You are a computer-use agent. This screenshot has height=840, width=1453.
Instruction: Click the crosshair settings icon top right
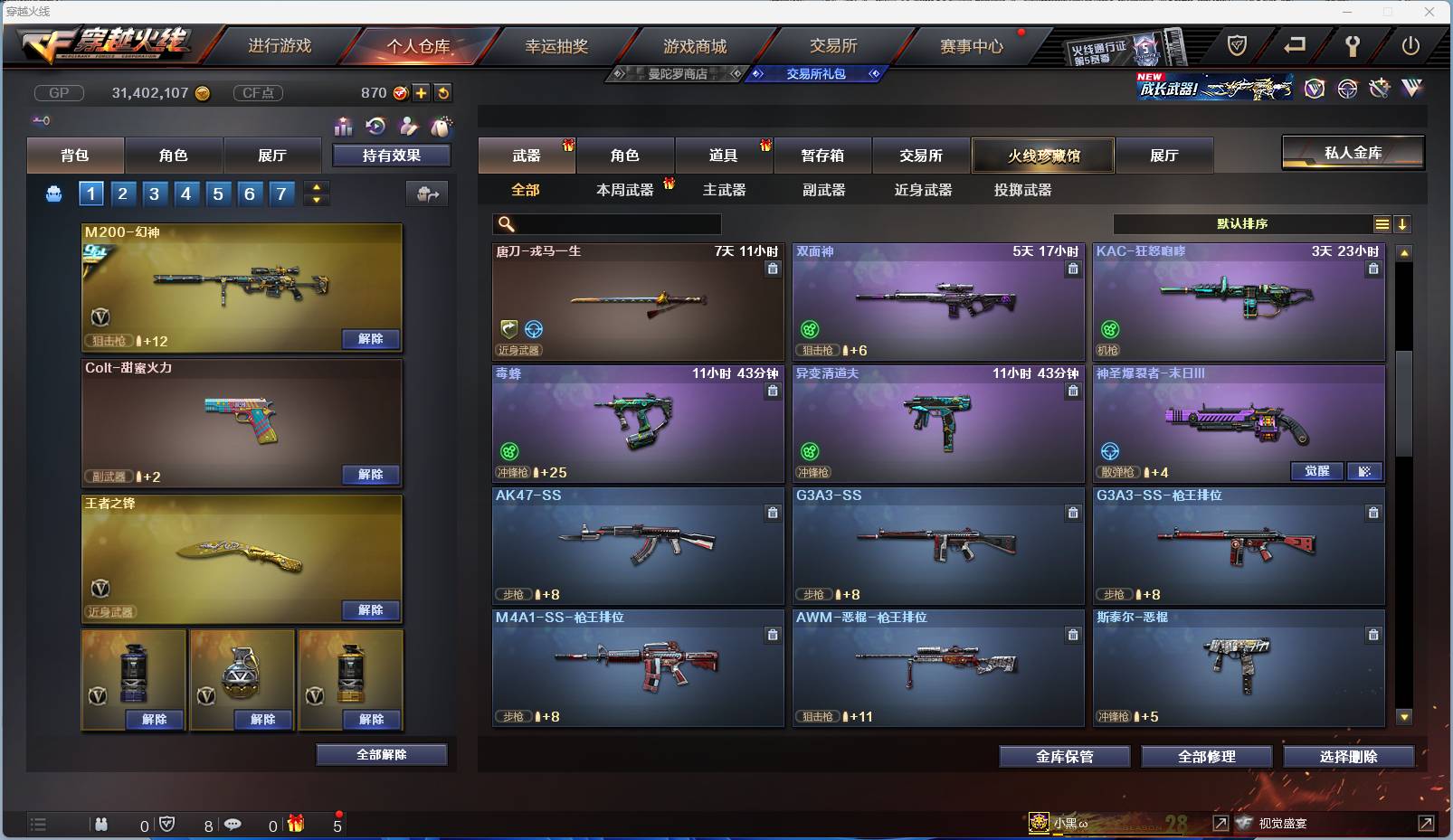pyautogui.click(x=1347, y=89)
